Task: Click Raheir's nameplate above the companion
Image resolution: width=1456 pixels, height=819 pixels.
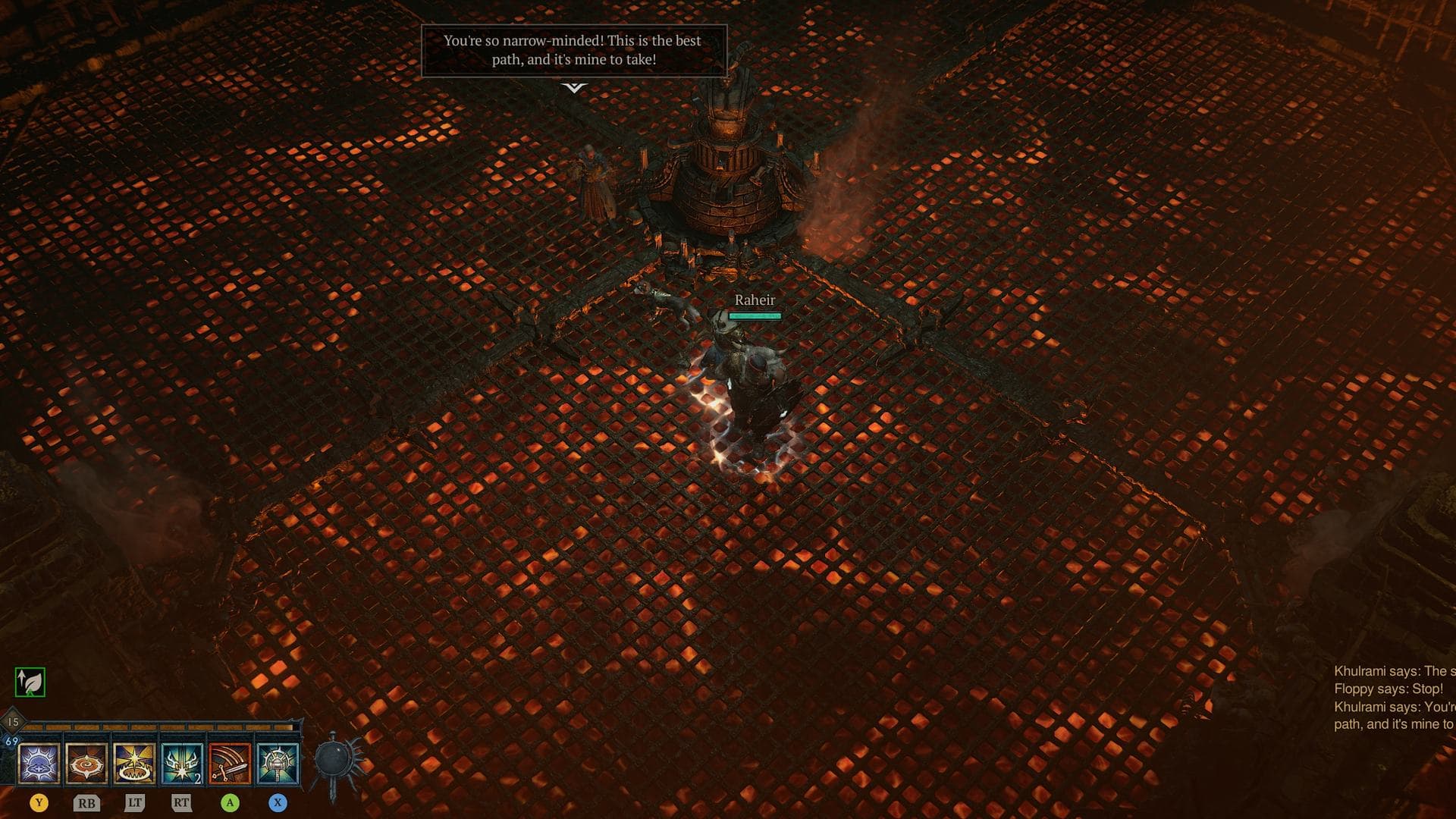Action: 754,300
